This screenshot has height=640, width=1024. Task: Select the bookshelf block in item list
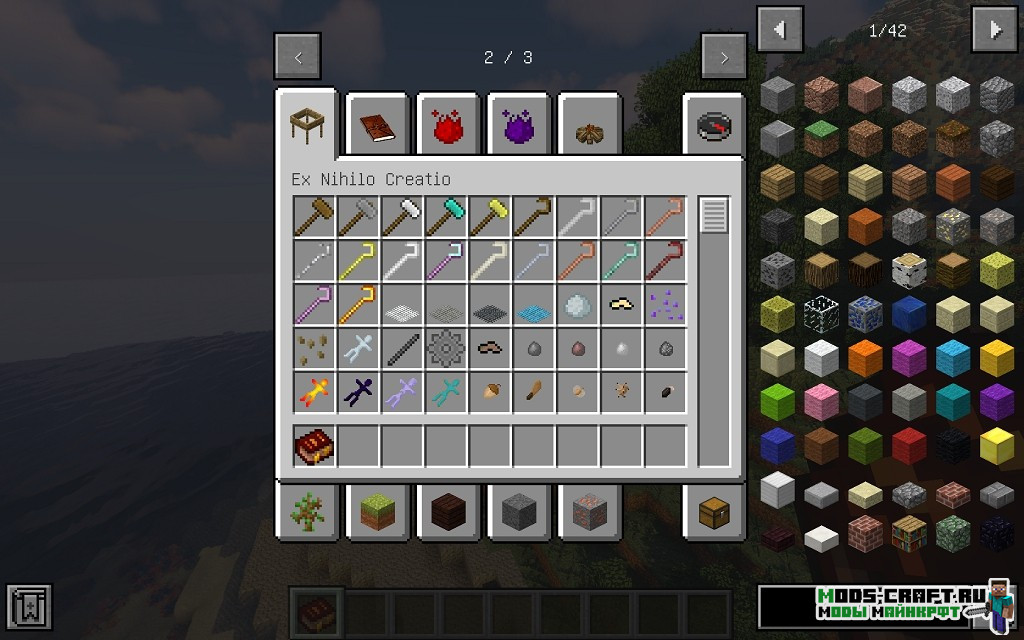point(909,532)
